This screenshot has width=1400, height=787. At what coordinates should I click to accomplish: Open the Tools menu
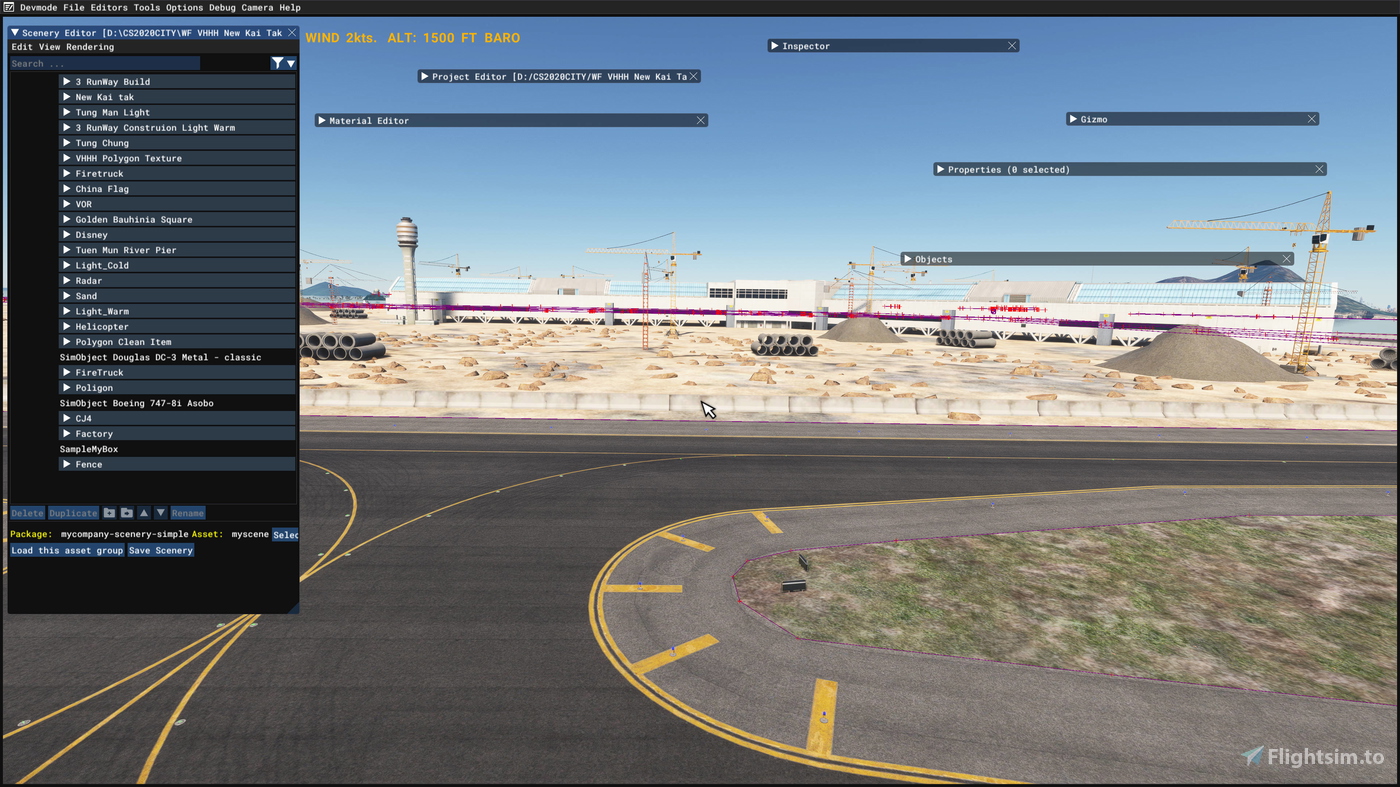click(146, 7)
